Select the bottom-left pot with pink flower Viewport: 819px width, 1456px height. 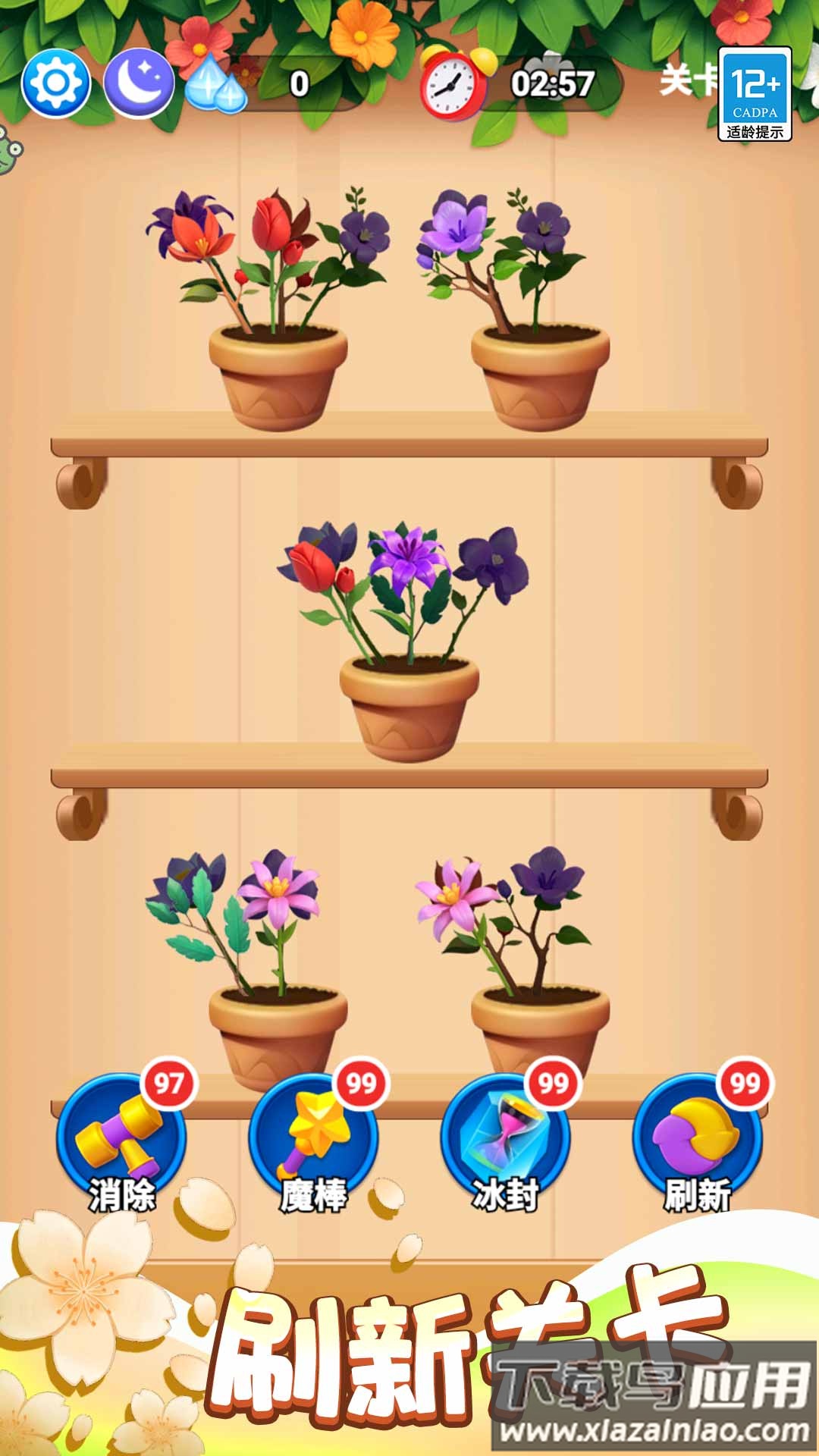278,1024
